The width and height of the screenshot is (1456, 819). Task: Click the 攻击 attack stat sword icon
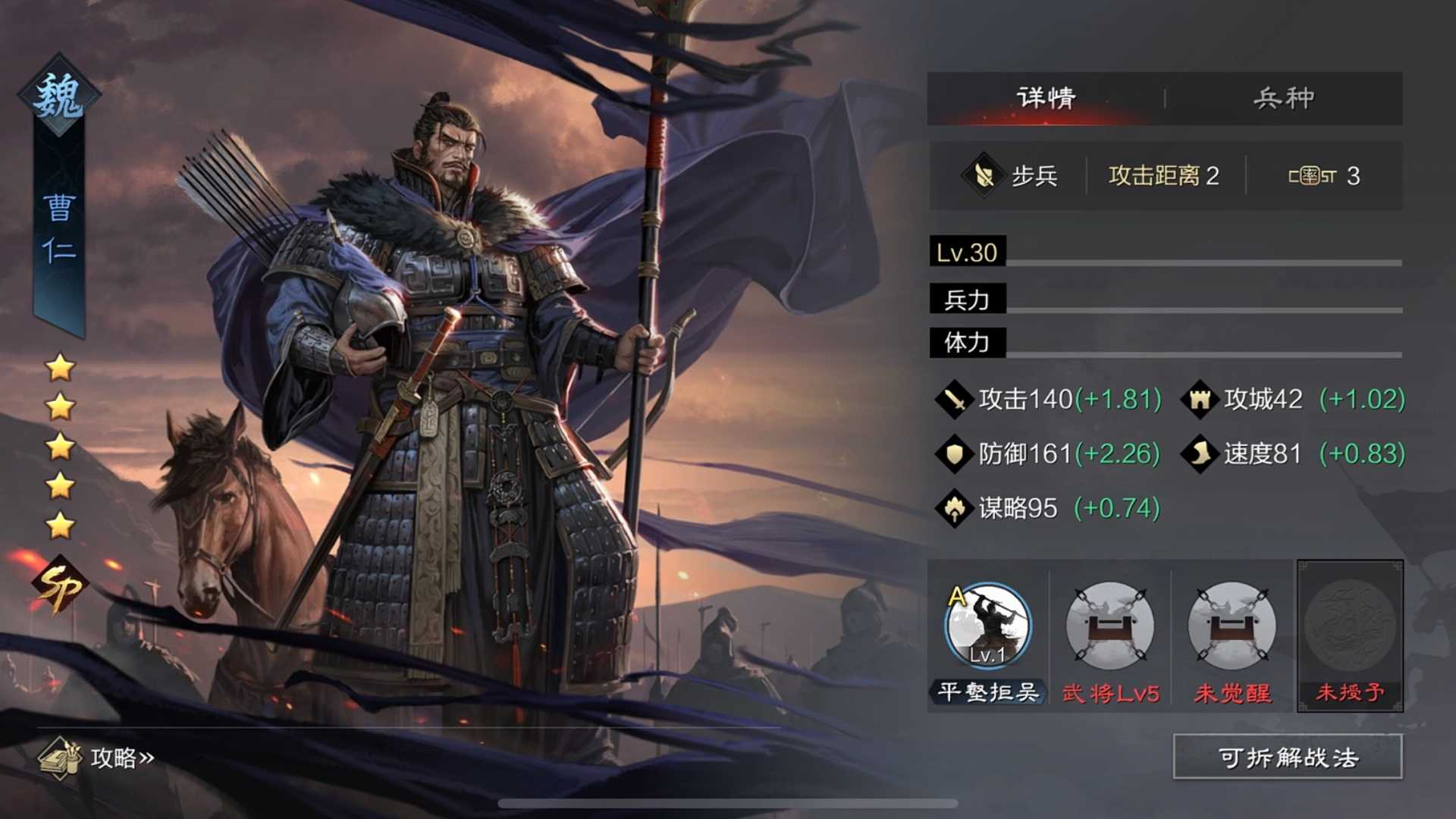954,398
